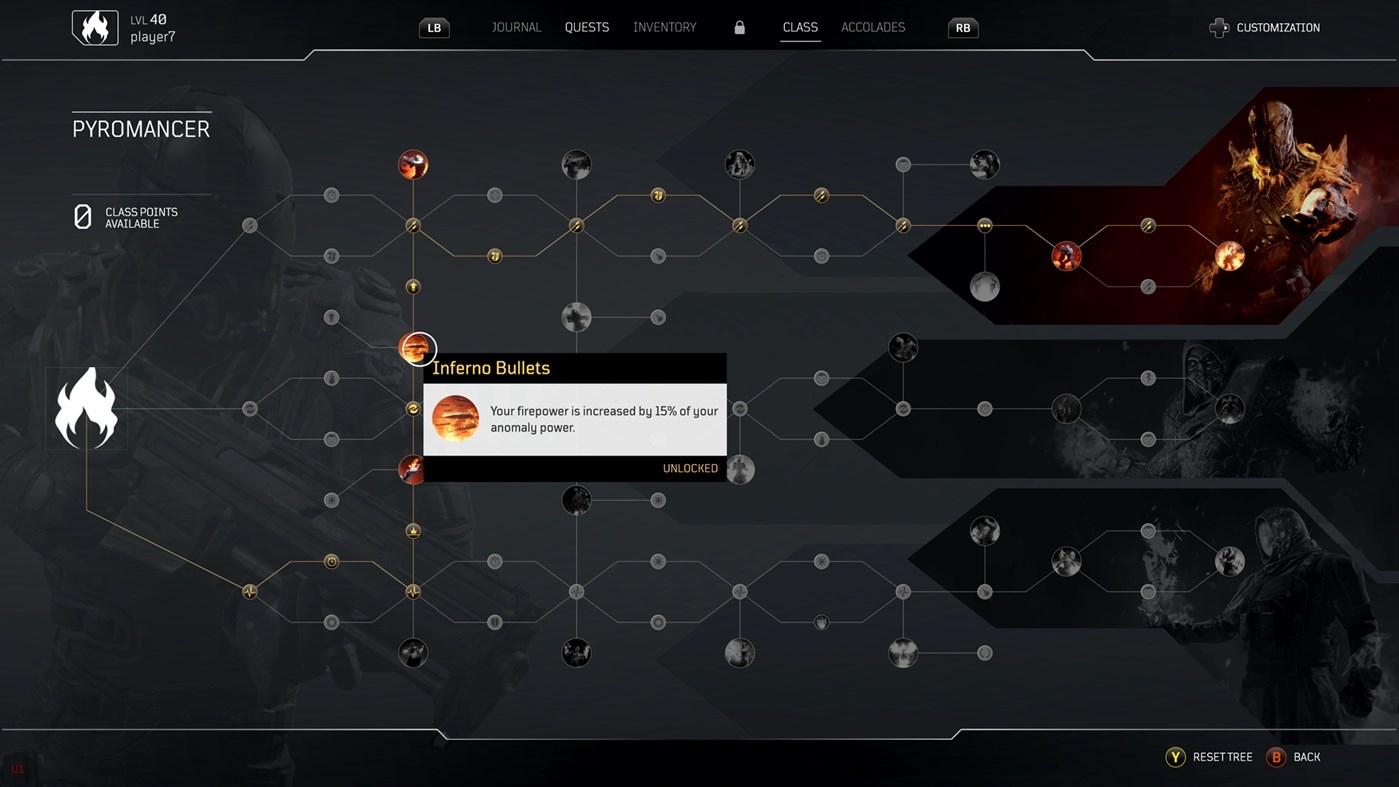The image size is (1399, 787).
Task: Select the white sphere skill node upper right branch
Action: click(x=985, y=286)
